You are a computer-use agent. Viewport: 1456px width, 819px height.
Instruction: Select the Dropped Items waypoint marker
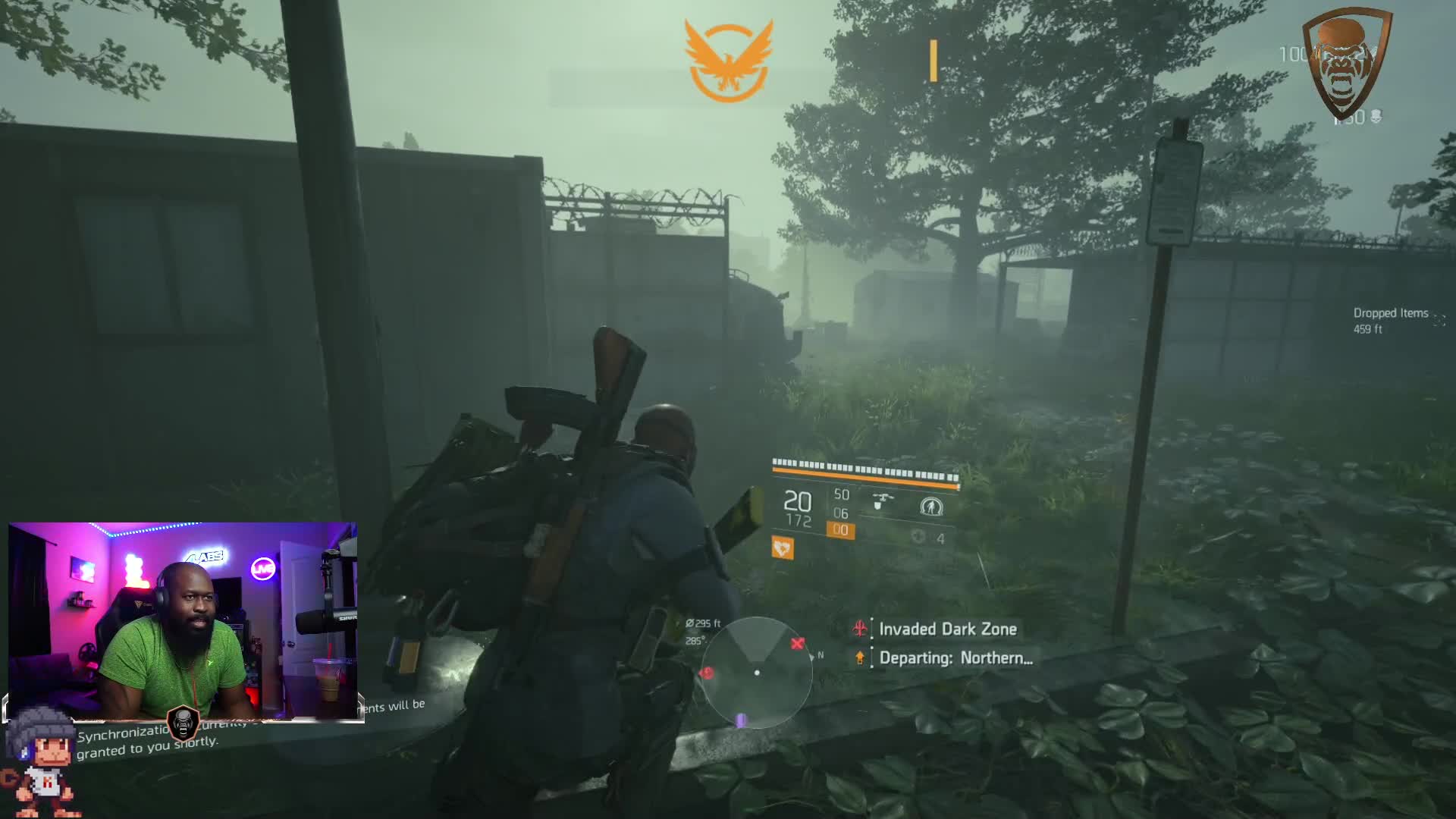point(1439,320)
